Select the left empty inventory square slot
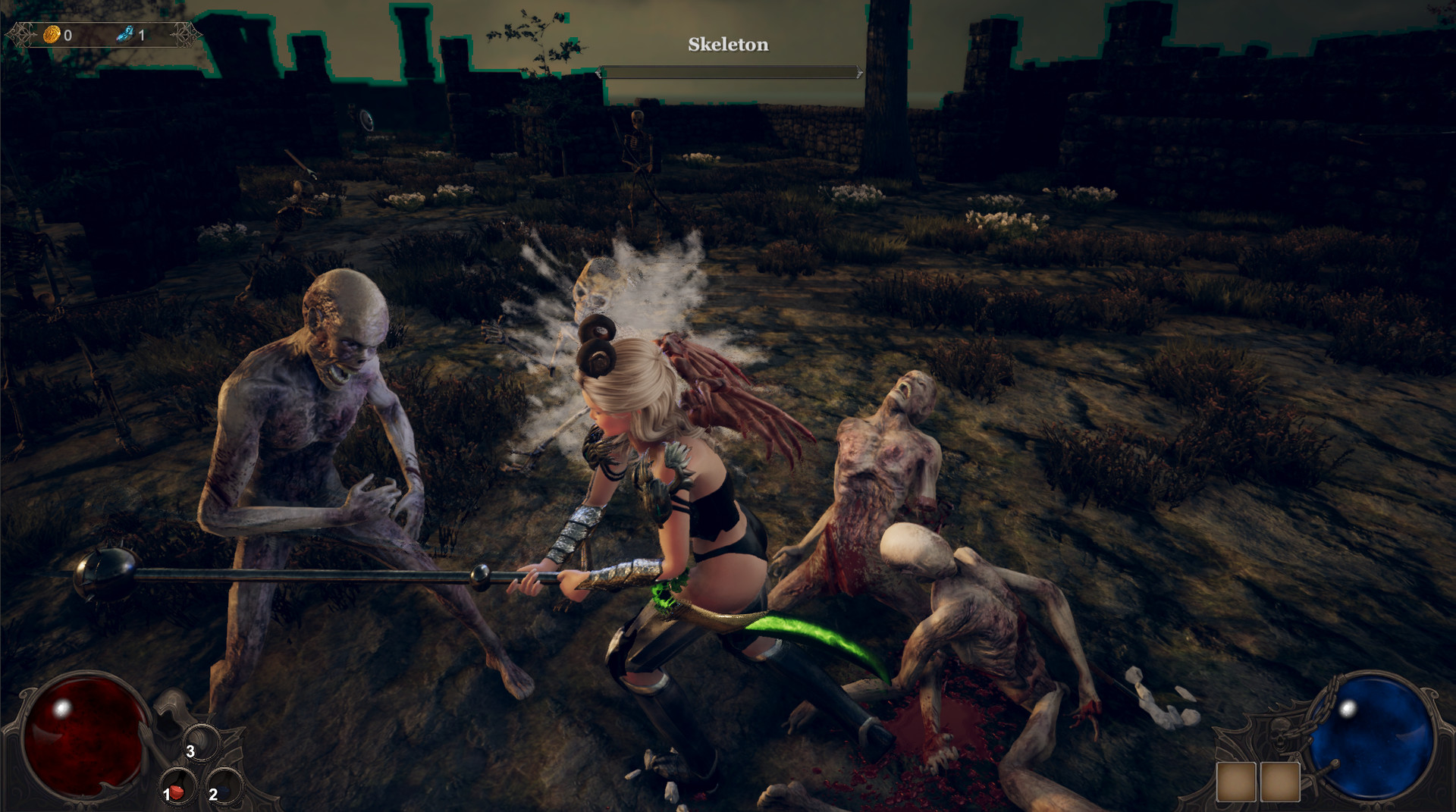The height and width of the screenshot is (812, 1456). (x=1236, y=782)
